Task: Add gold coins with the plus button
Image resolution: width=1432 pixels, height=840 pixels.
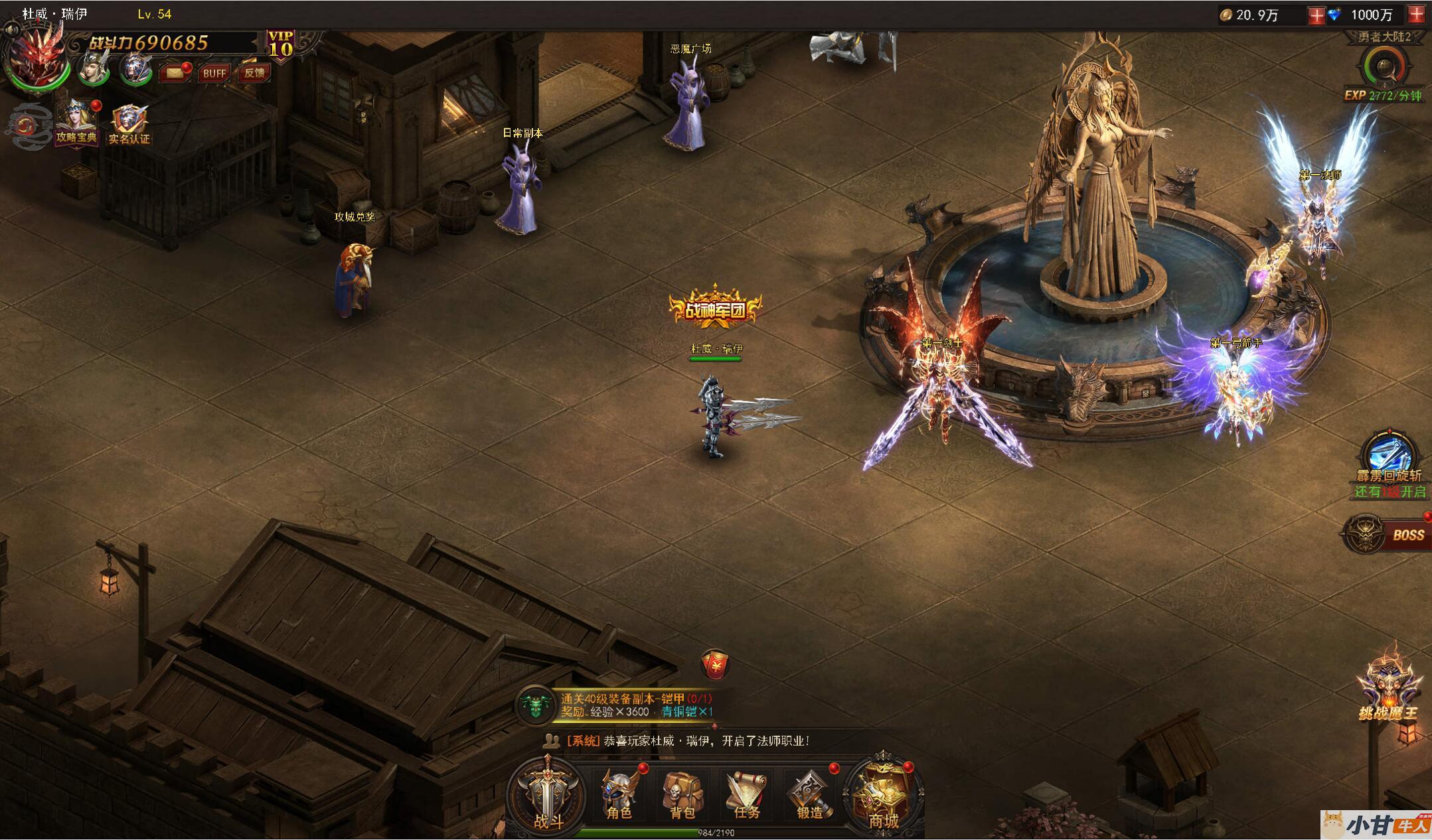Action: [1315, 15]
